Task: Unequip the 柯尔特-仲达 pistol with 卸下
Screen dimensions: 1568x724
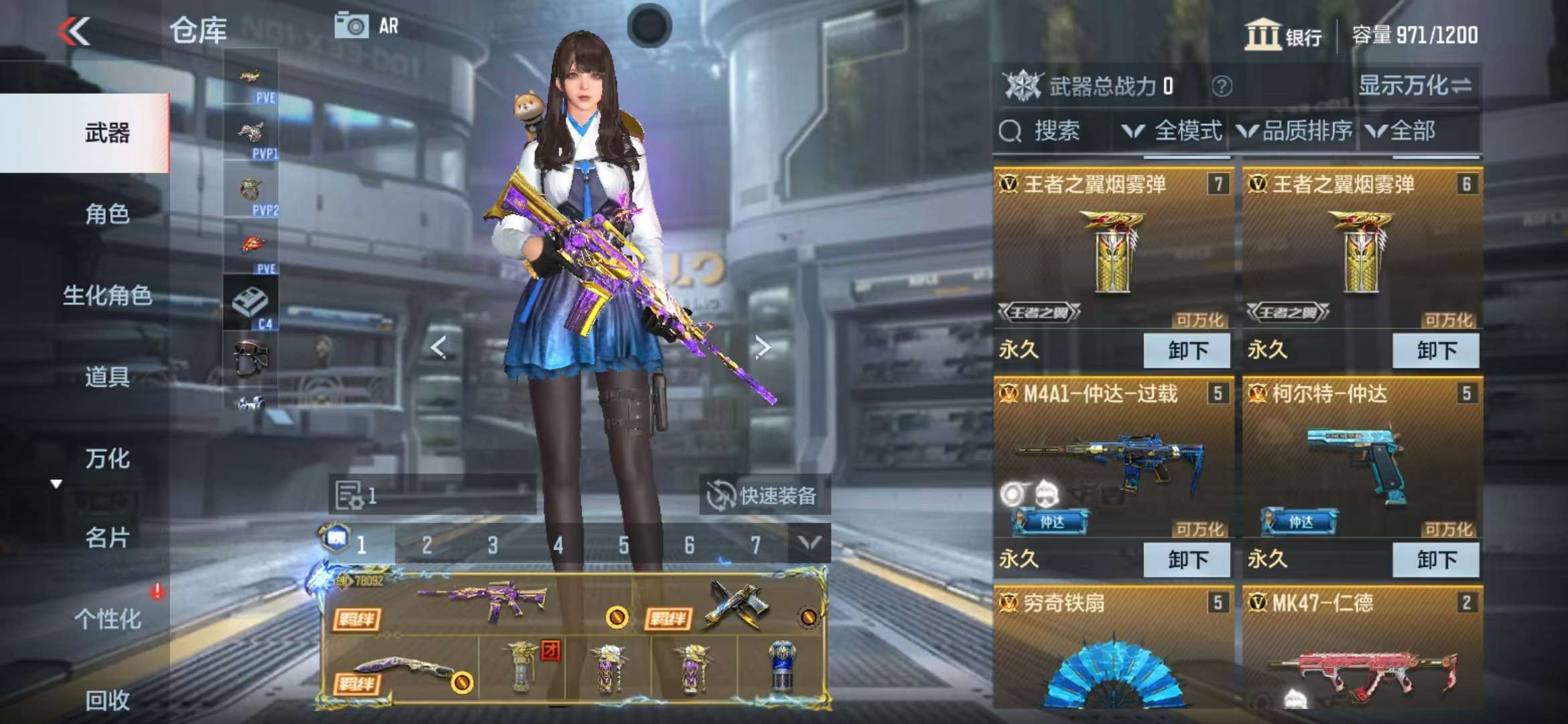Action: 1435,560
